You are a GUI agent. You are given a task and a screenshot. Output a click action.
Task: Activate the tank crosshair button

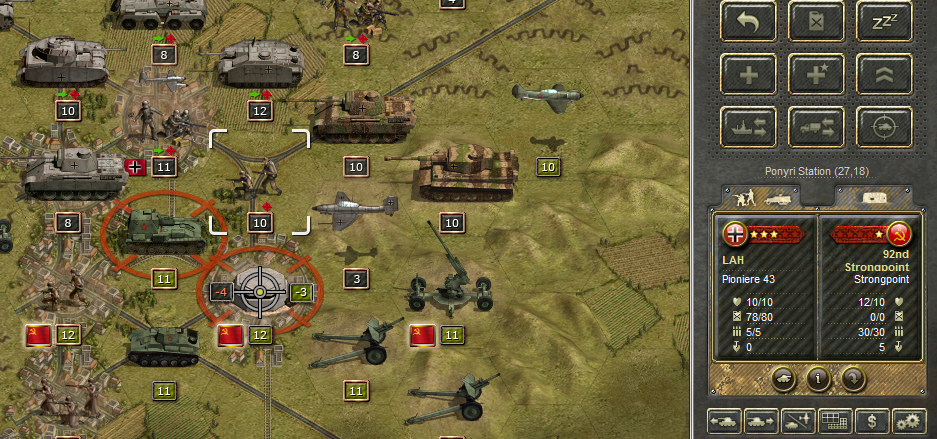pyautogui.click(x=885, y=128)
